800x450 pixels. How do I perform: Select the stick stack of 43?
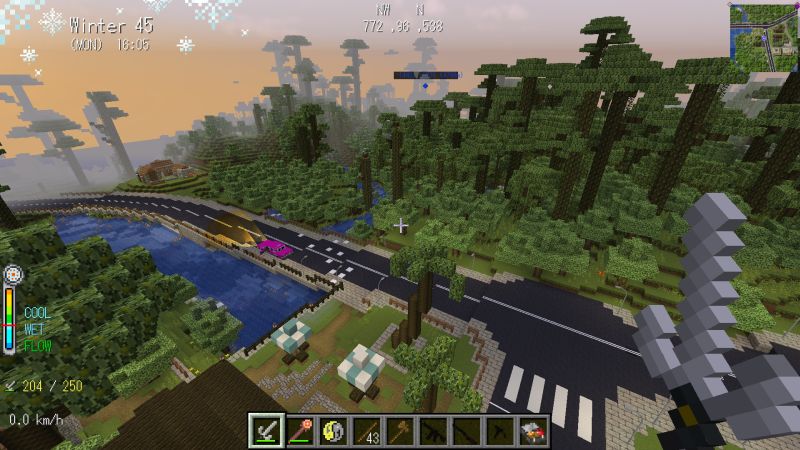[367, 432]
